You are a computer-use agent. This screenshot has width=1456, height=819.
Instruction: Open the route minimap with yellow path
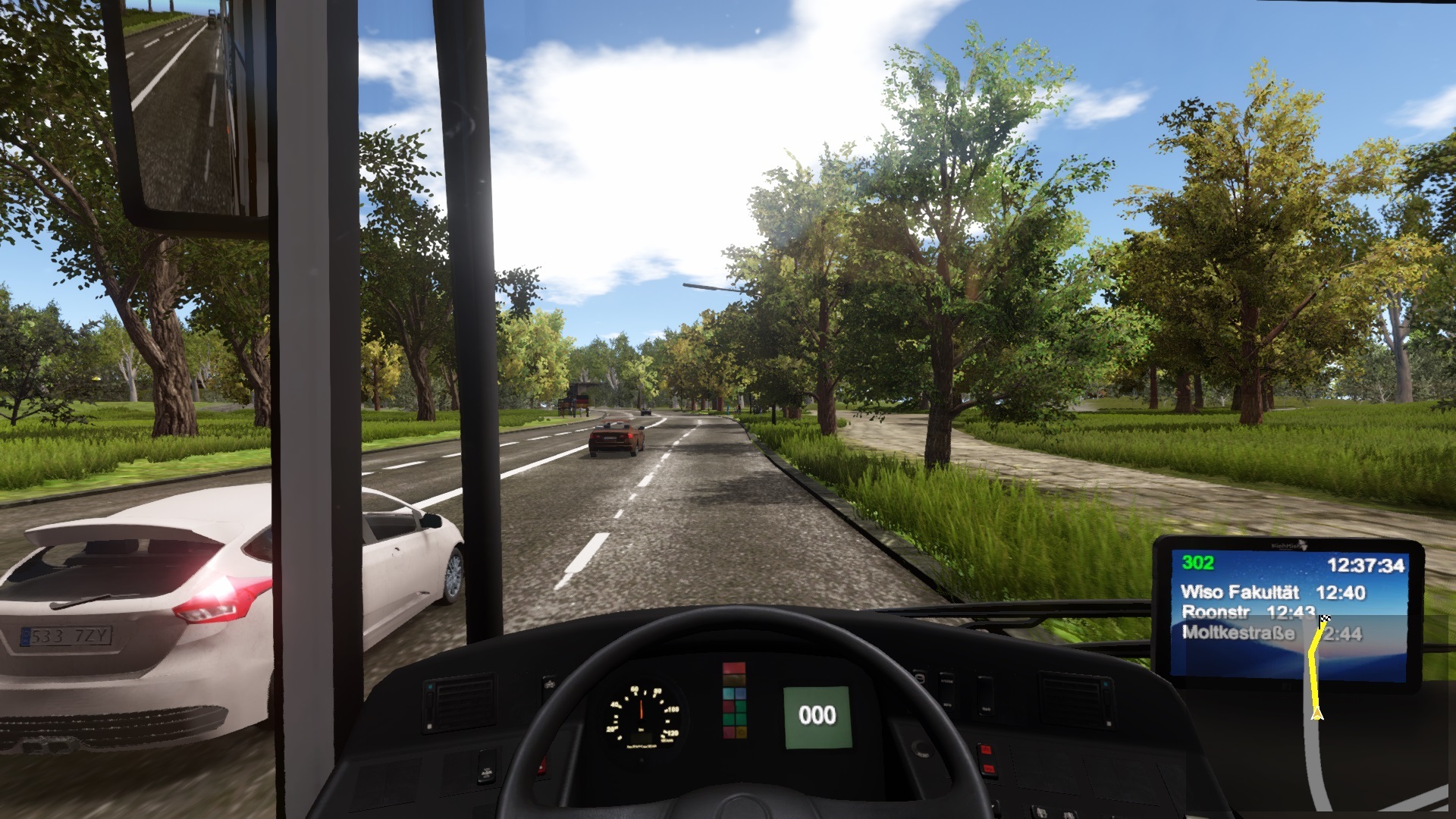[1317, 666]
